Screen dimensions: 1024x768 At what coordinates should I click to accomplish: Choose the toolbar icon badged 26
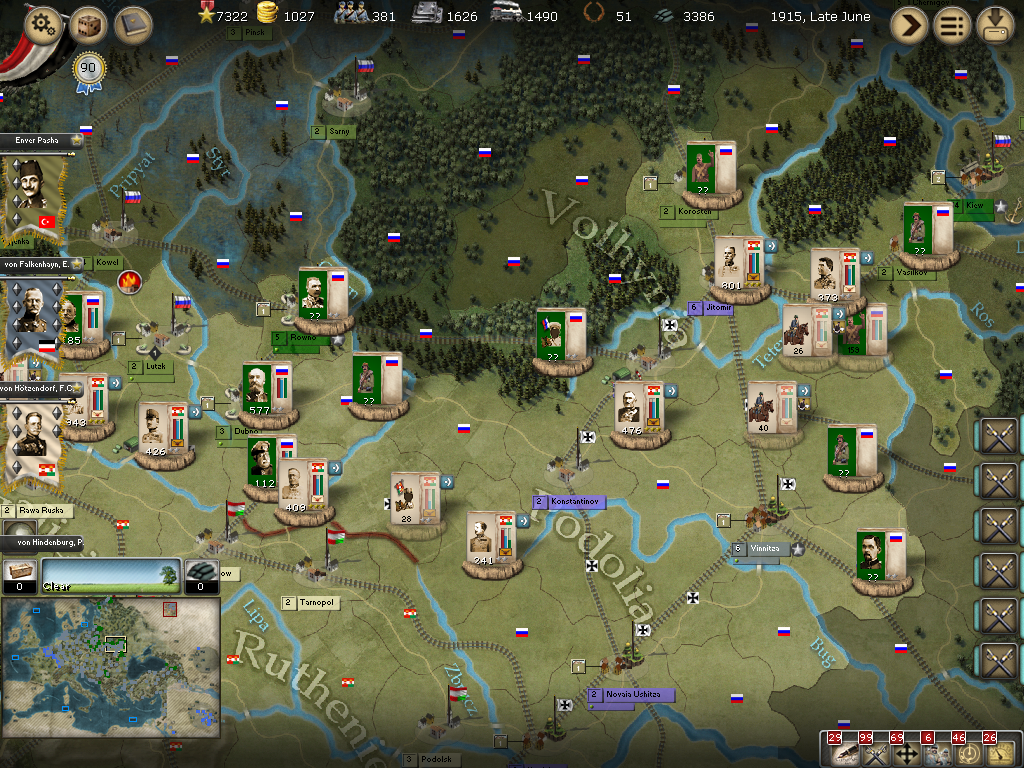(999, 754)
